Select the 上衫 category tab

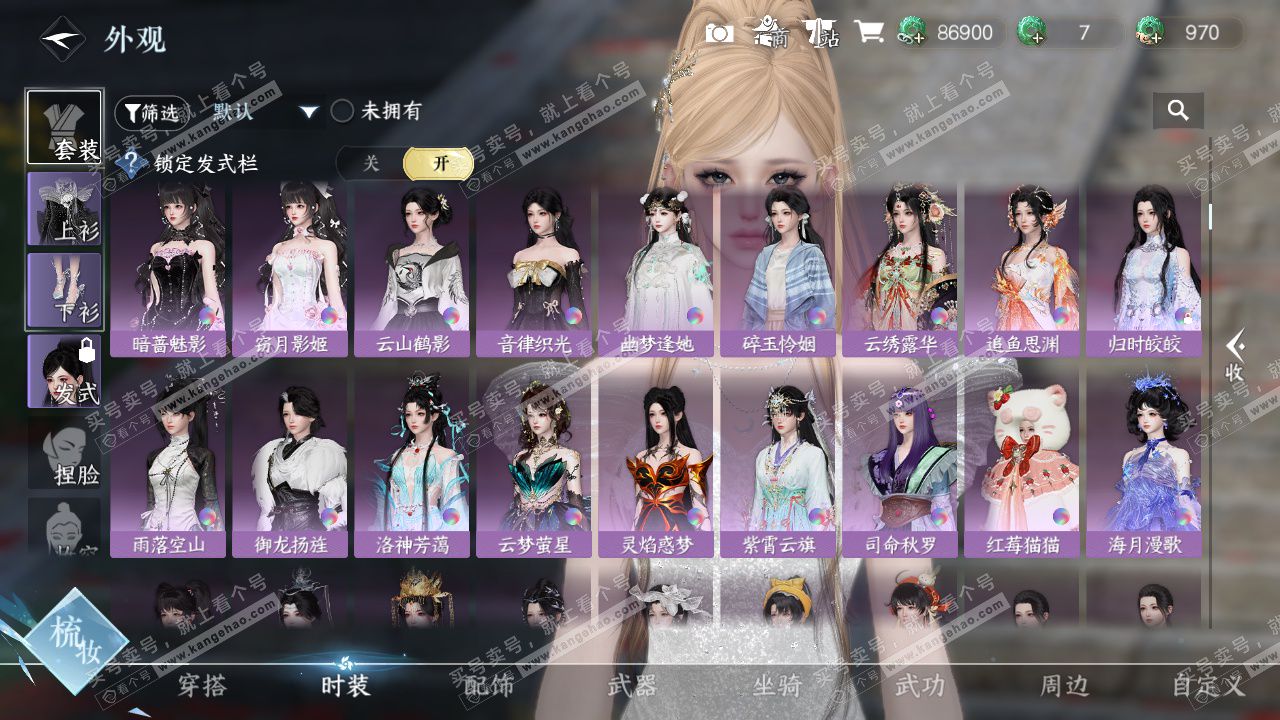point(64,209)
